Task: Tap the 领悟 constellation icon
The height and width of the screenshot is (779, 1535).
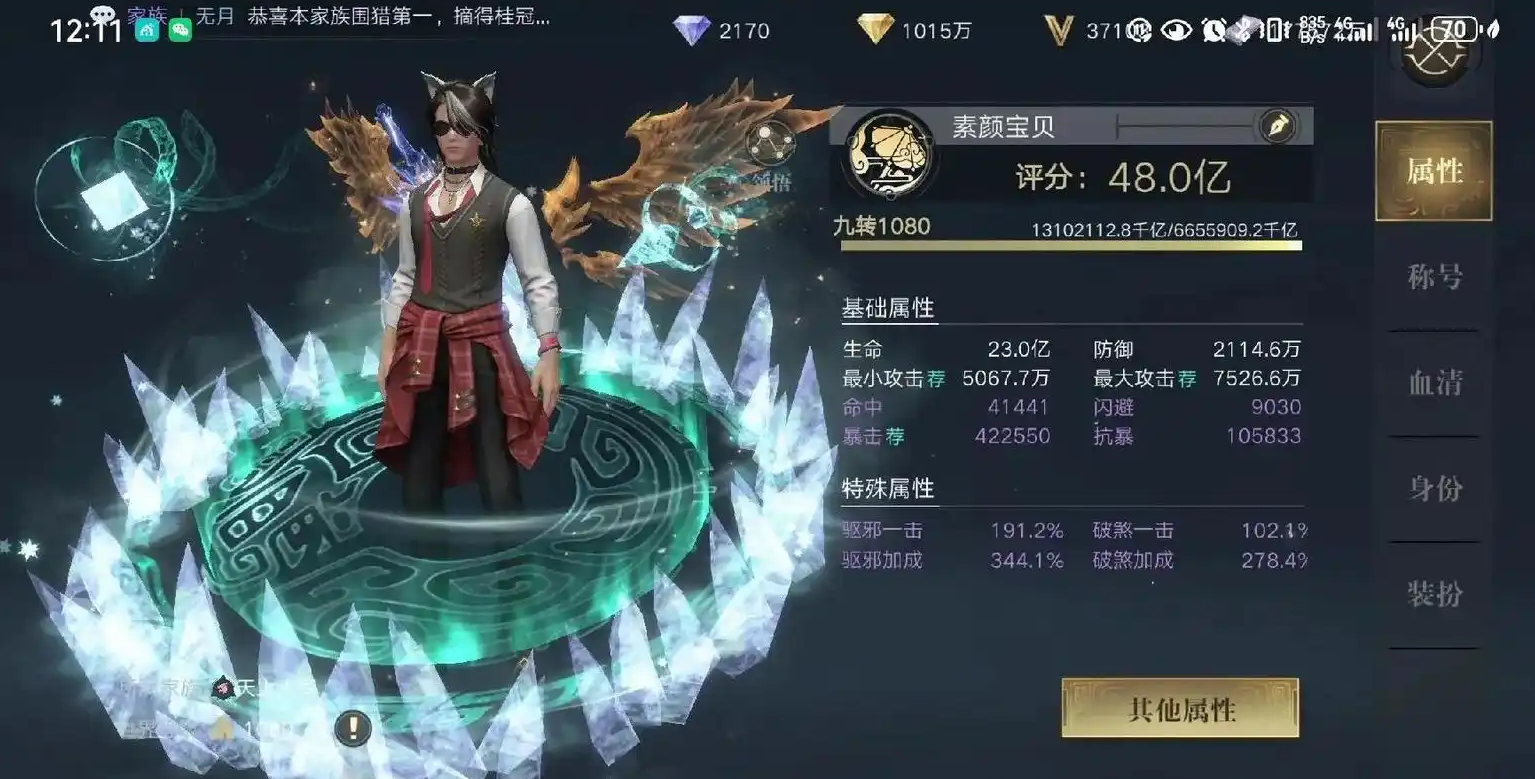Action: pyautogui.click(x=770, y=143)
